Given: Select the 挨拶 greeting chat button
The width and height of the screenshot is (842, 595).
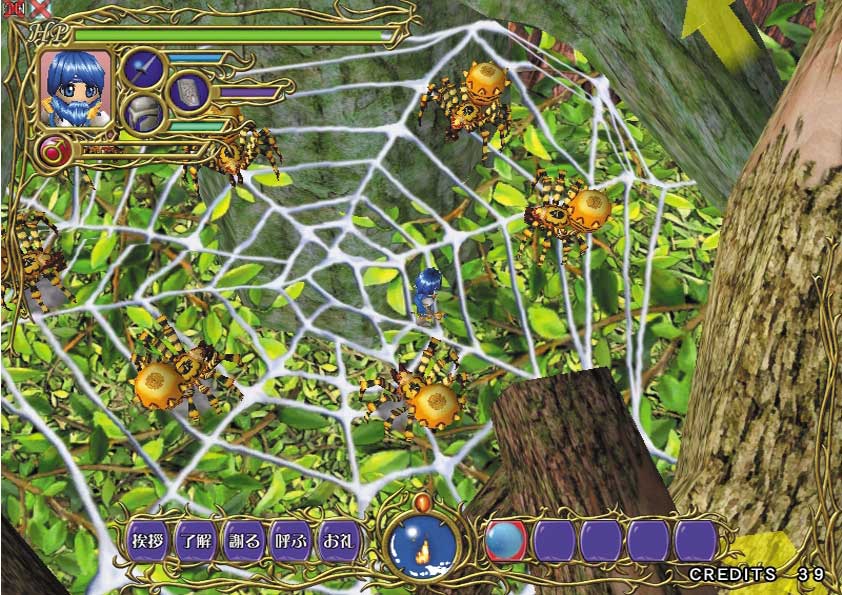Looking at the screenshot, I should coord(147,541).
